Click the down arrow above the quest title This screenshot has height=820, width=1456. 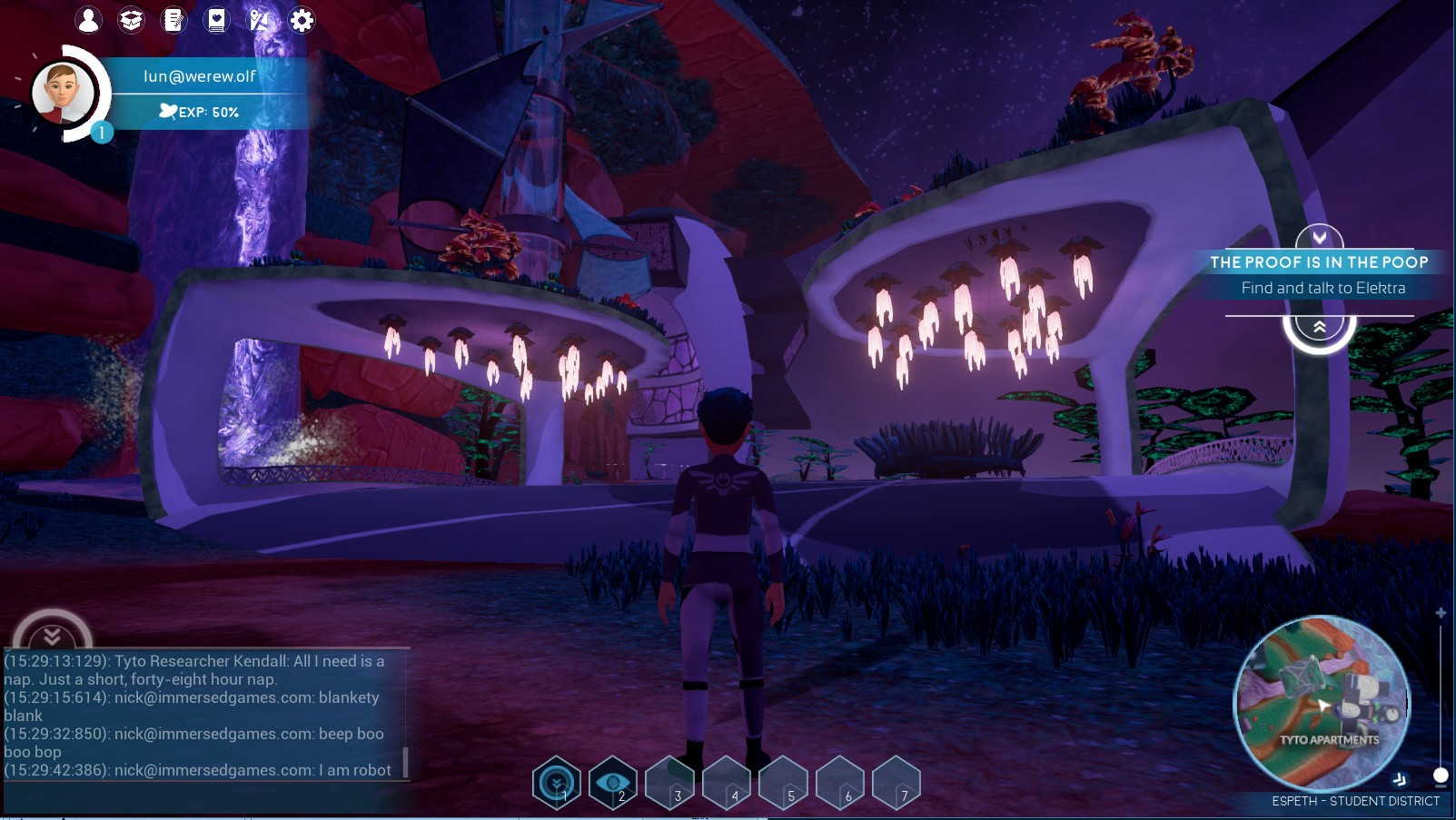point(1319,238)
